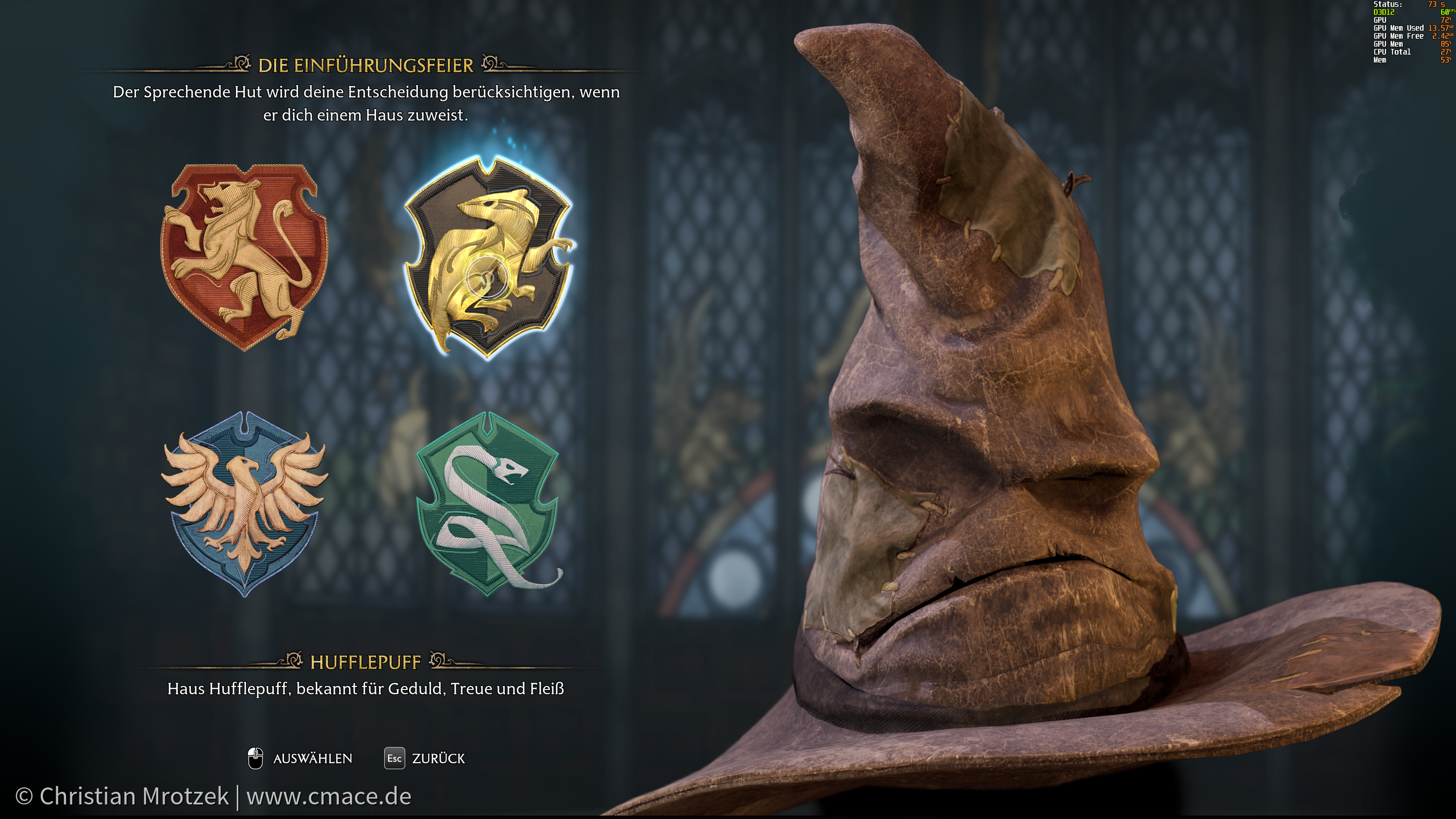Go back with the Zurück button
This screenshot has height=819, width=1456.
tap(425, 758)
